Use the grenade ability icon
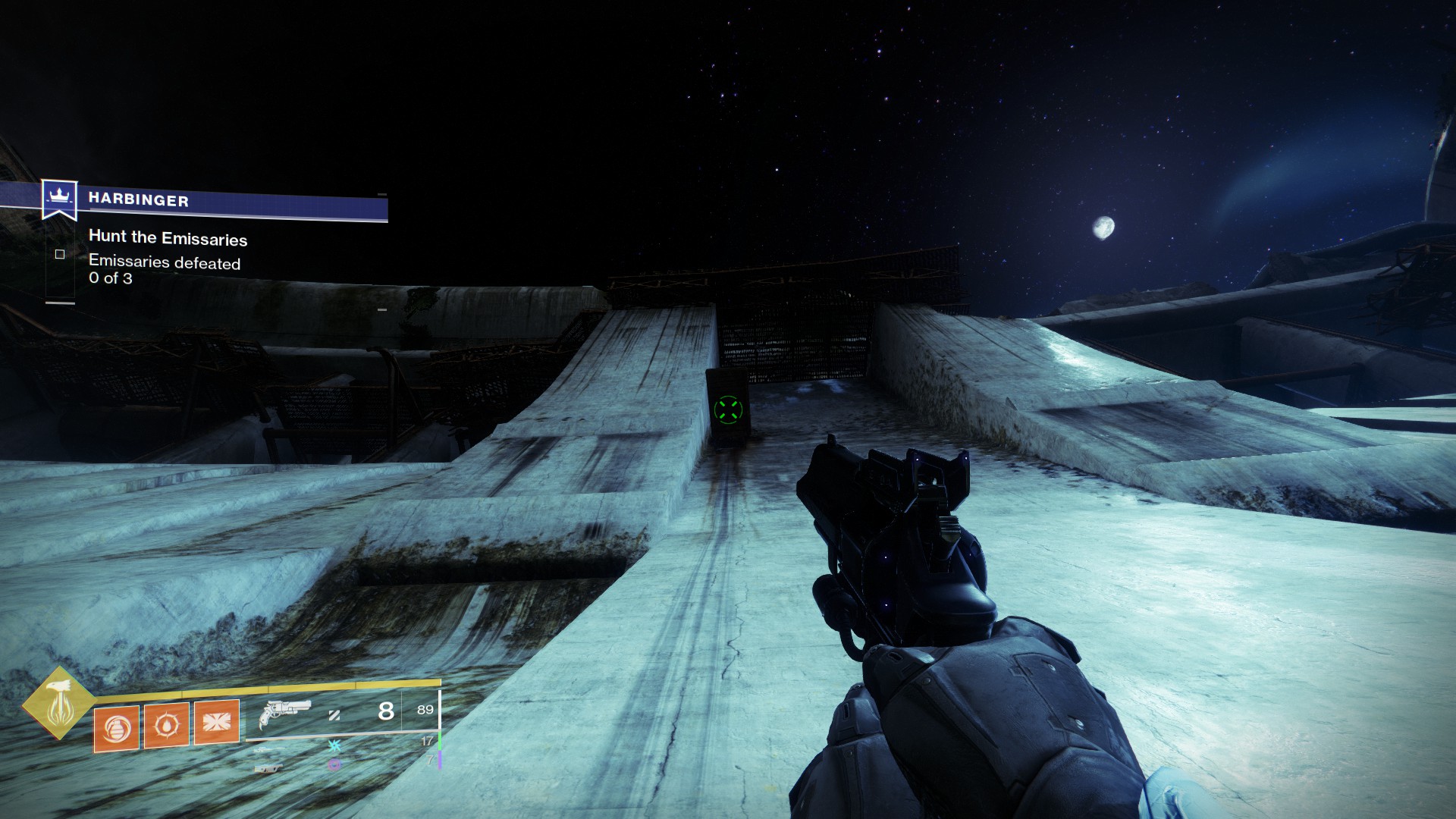The height and width of the screenshot is (819, 1456). point(116,728)
